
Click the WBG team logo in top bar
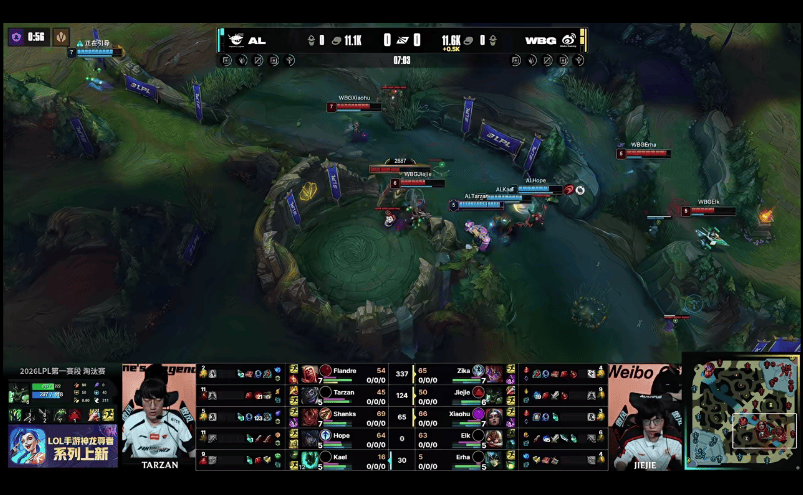point(567,40)
